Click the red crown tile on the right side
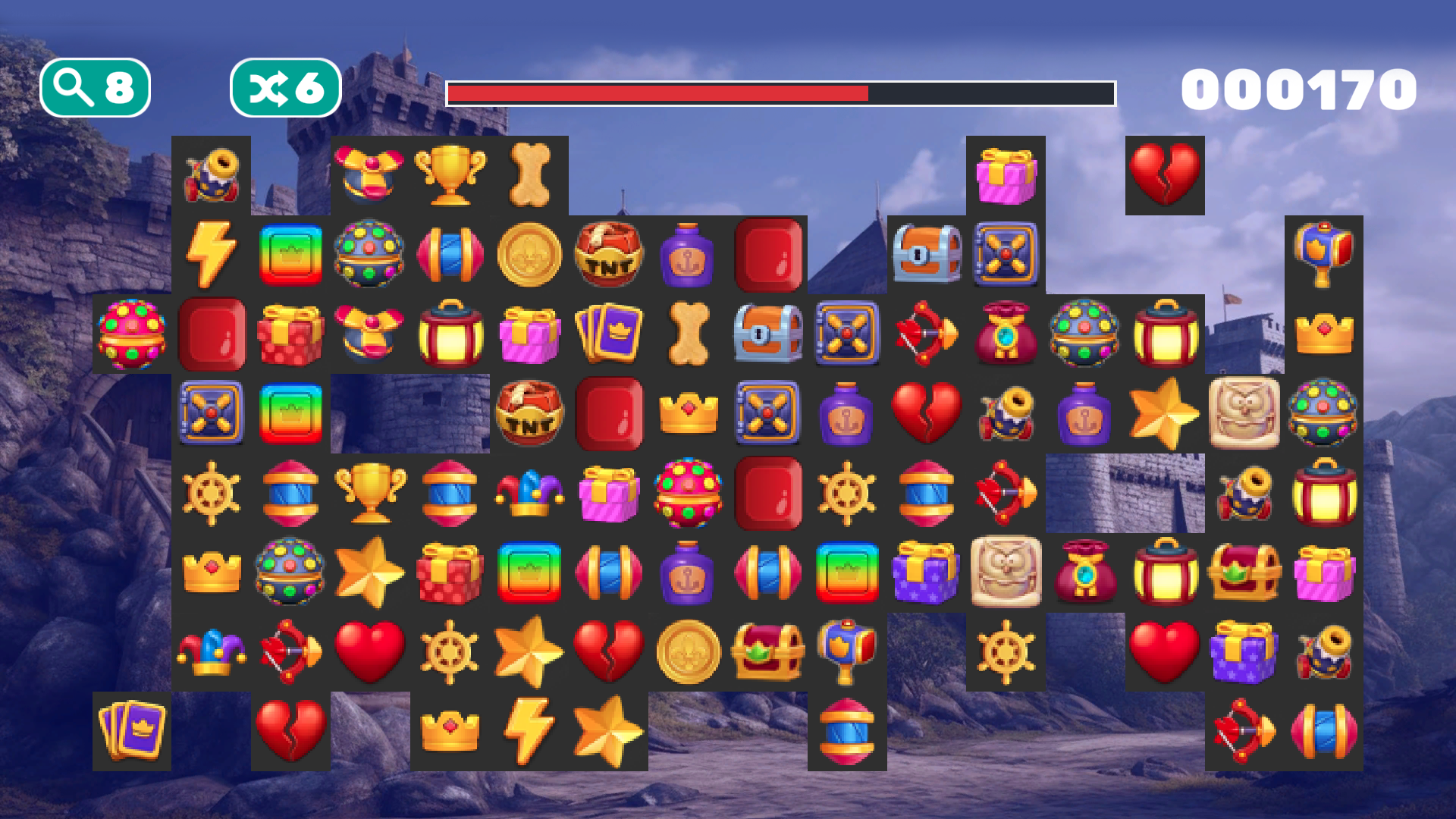1456x819 pixels. click(1323, 334)
